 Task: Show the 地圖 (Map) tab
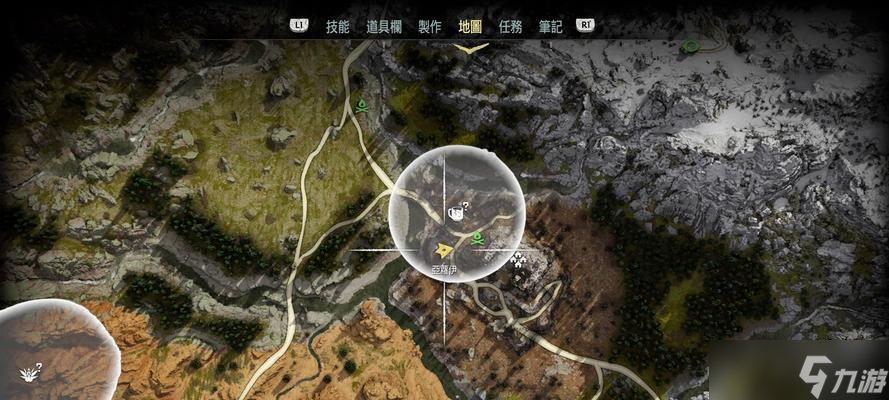click(x=469, y=27)
